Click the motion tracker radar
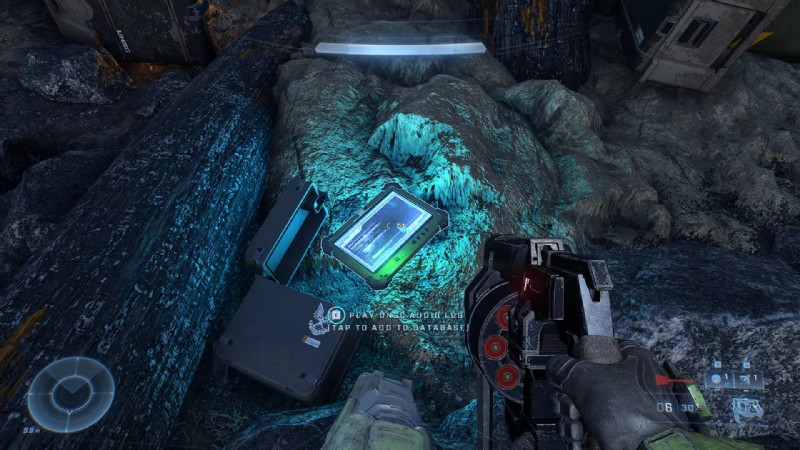Image resolution: width=800 pixels, height=450 pixels. coord(70,393)
